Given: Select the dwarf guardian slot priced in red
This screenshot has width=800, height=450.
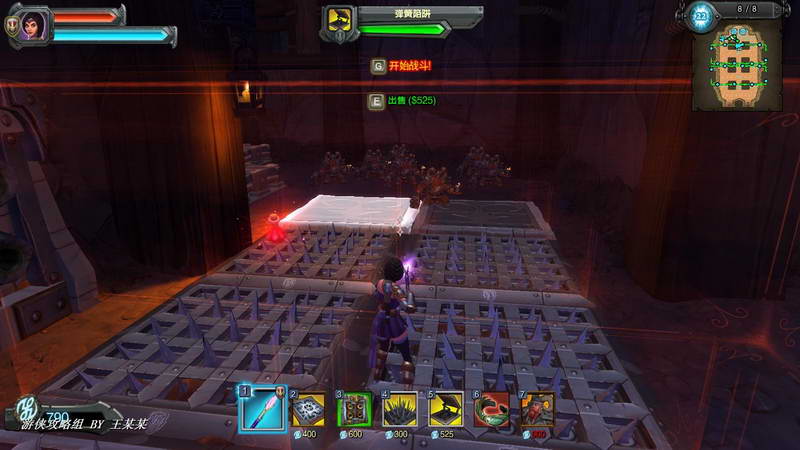Looking at the screenshot, I should 538,410.
